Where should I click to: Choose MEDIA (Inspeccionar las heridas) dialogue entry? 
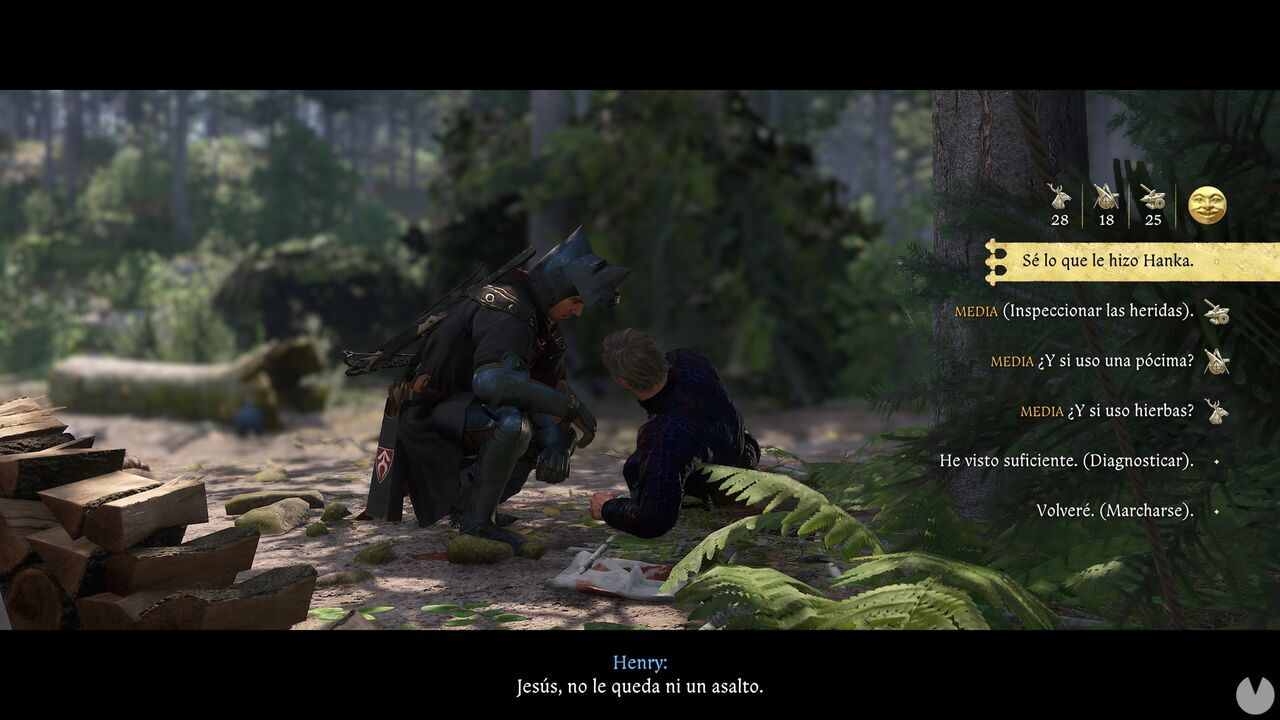point(1075,312)
